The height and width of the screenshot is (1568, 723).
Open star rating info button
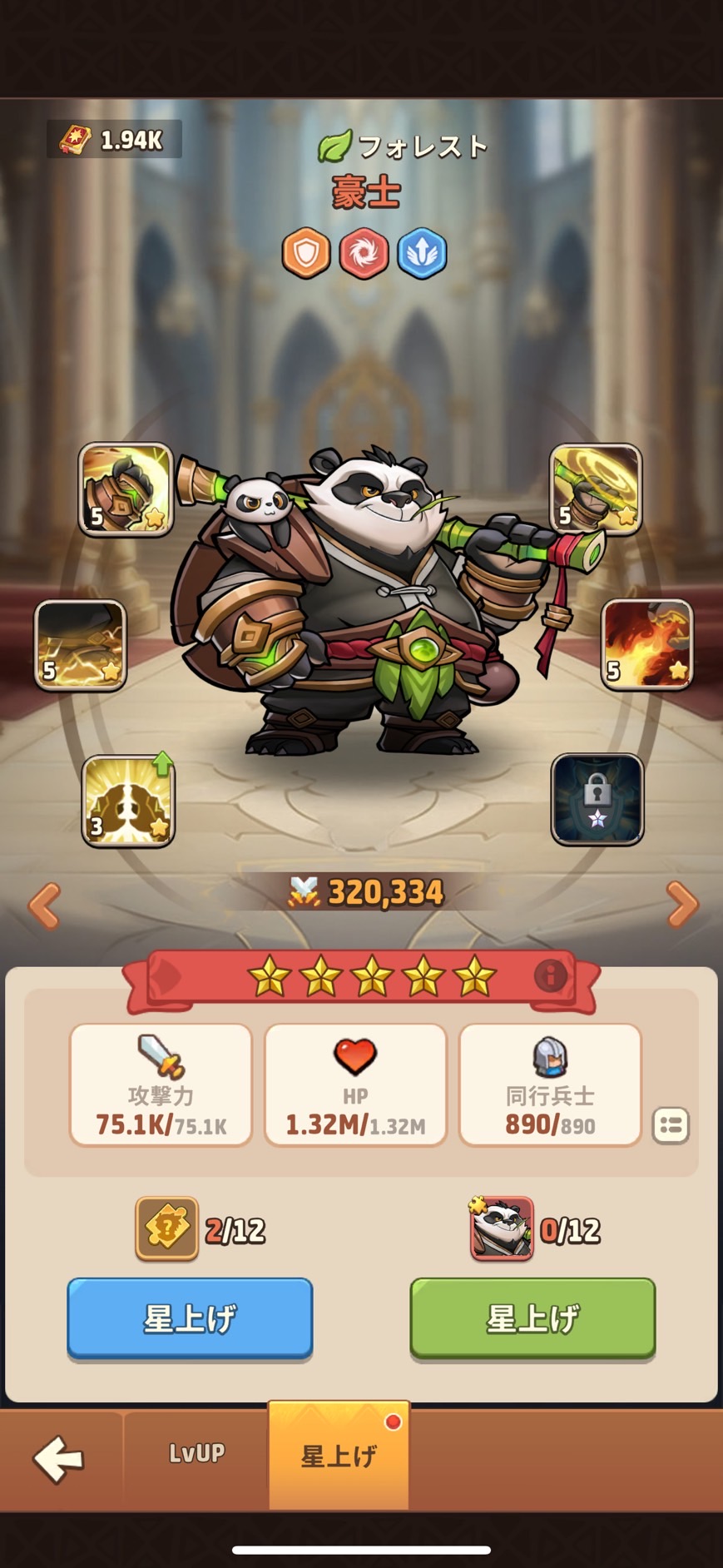(x=550, y=975)
